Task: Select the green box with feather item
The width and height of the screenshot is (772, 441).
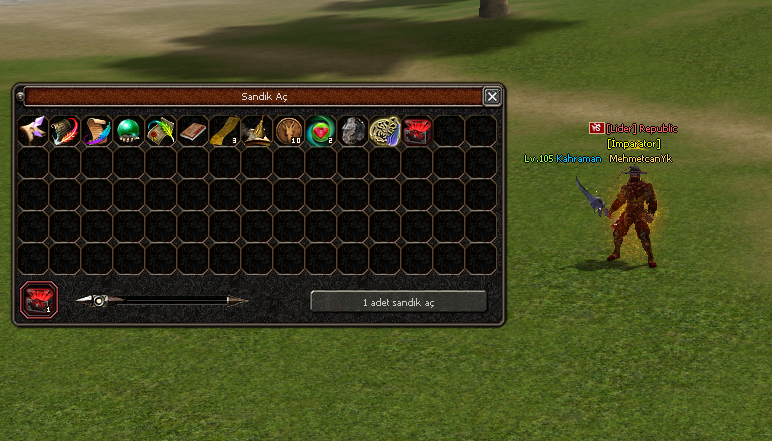Action: [161, 131]
